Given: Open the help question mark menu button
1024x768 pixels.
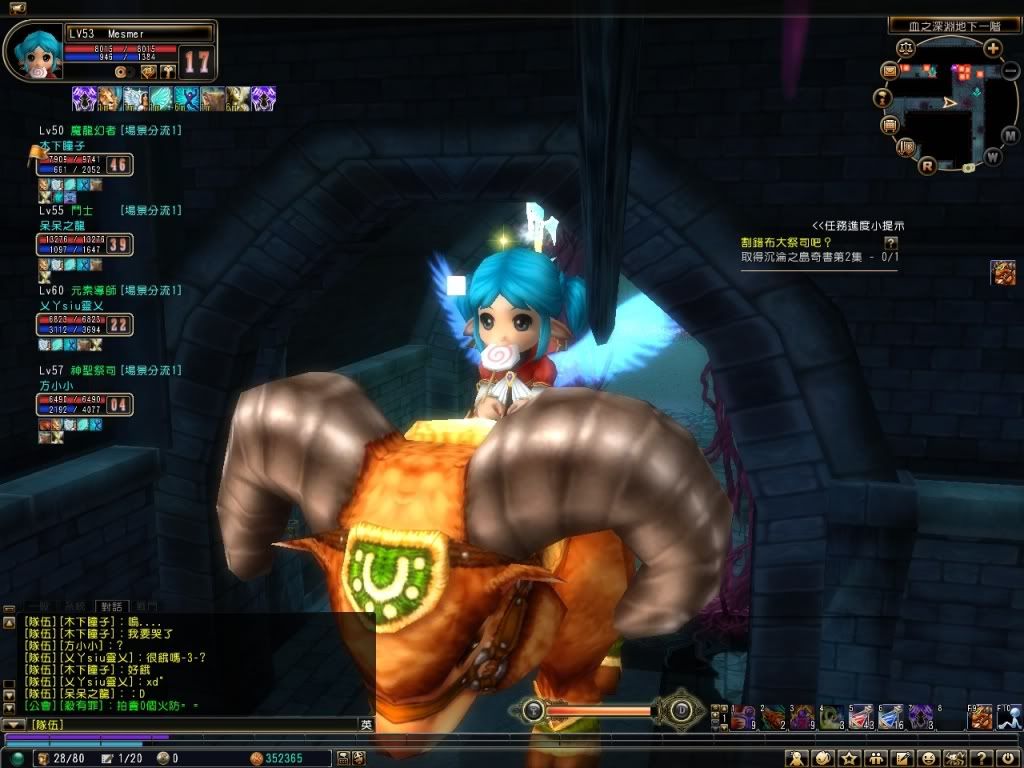Looking at the screenshot, I should coord(983,758).
